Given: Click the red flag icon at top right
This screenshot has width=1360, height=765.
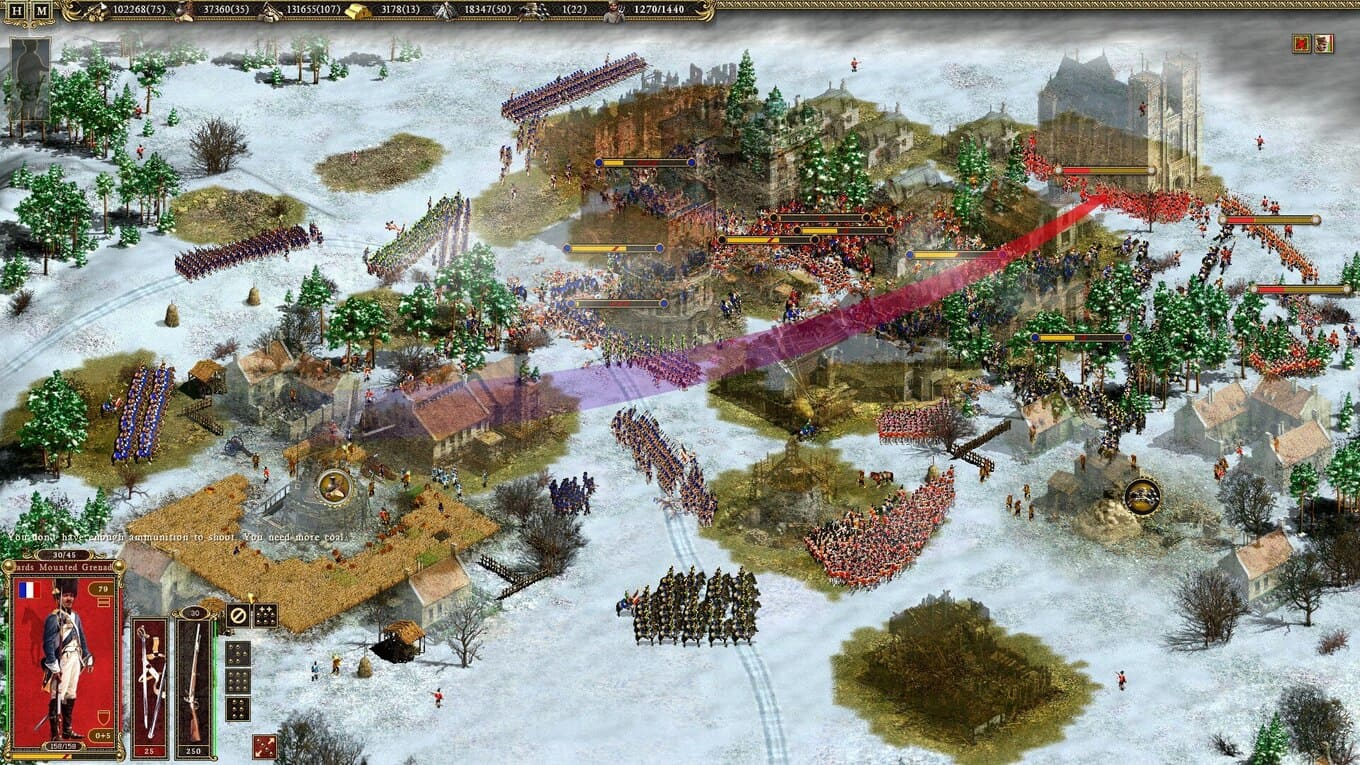Looking at the screenshot, I should [x=1301, y=43].
